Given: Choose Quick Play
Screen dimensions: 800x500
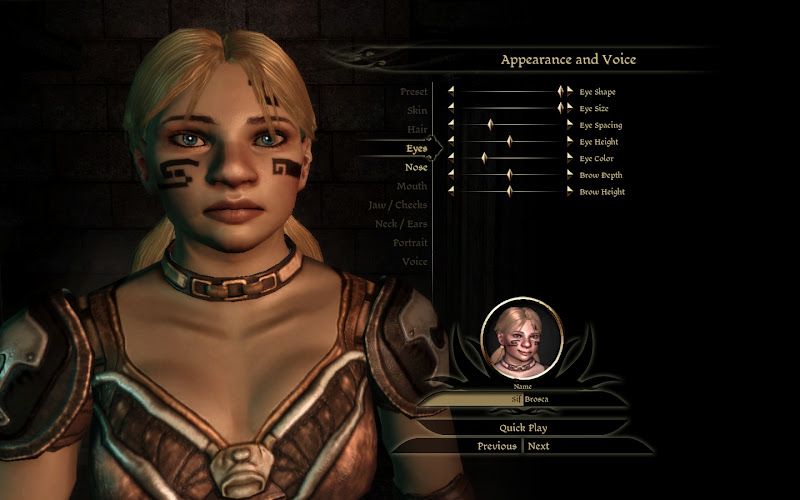Looking at the screenshot, I should (x=523, y=428).
